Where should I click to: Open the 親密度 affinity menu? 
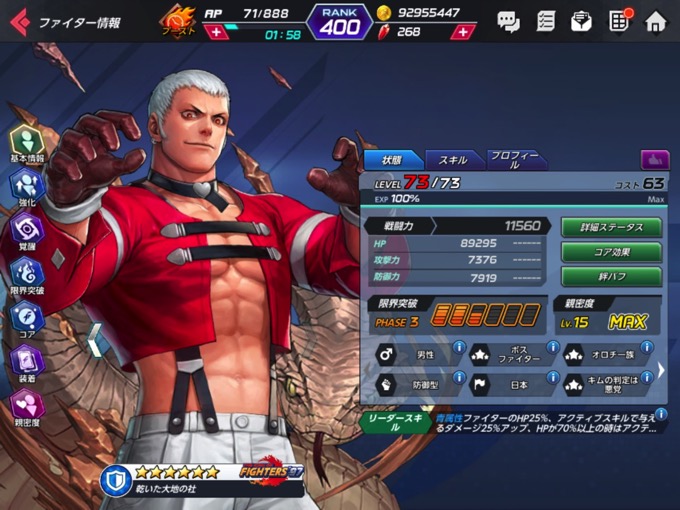27,408
